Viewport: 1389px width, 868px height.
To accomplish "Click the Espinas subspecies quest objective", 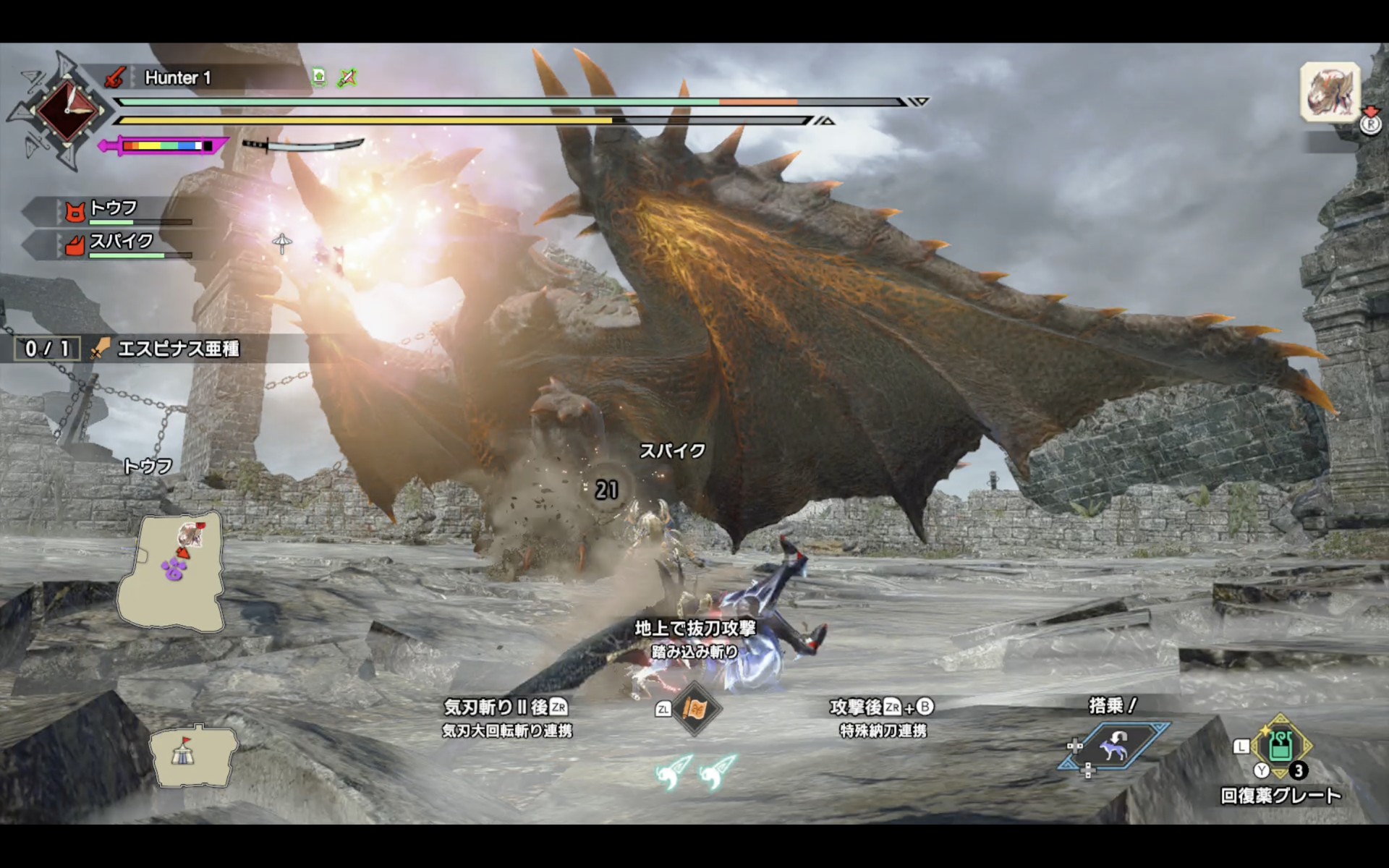I will pyautogui.click(x=177, y=349).
